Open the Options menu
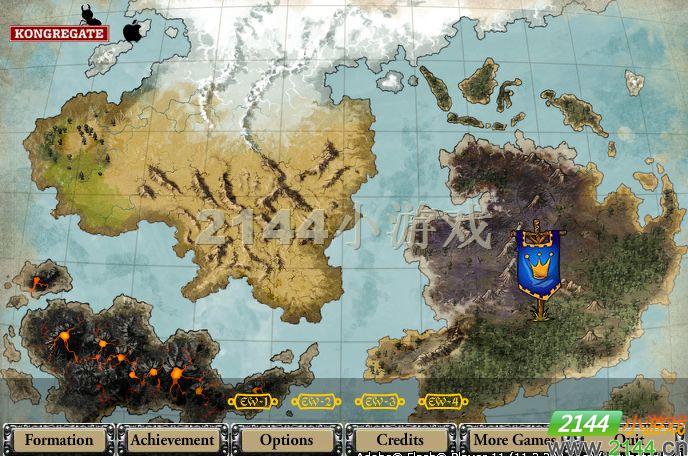 click(x=287, y=439)
